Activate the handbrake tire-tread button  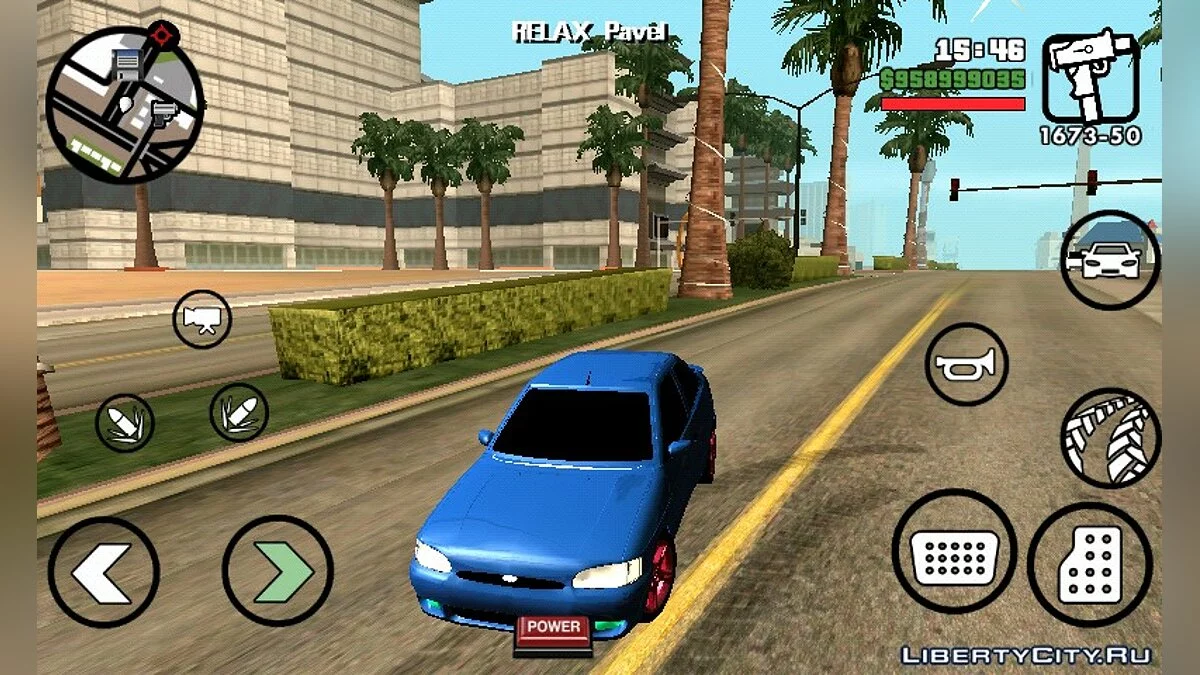tap(1110, 438)
